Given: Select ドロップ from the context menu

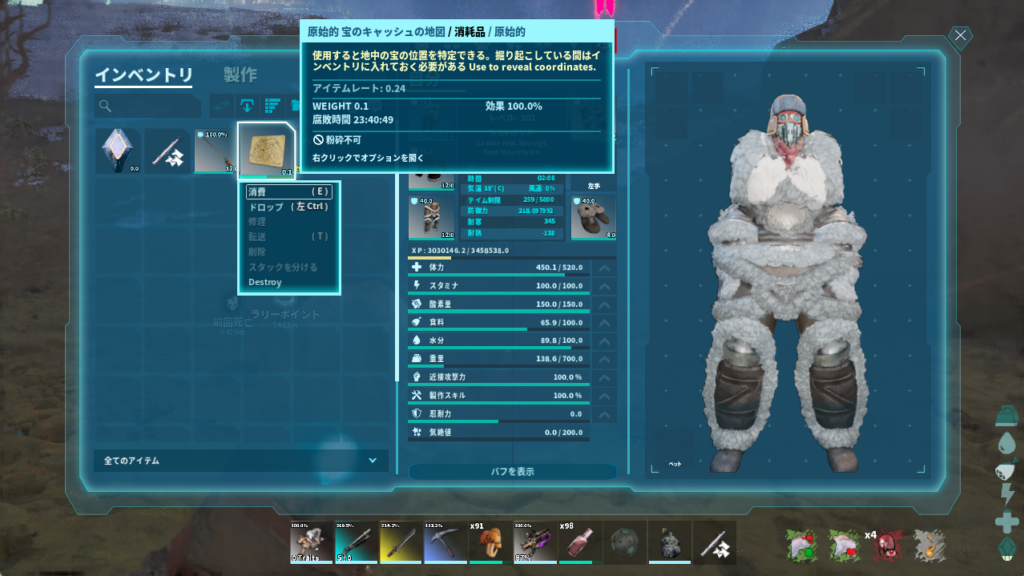Looking at the screenshot, I should (x=288, y=206).
